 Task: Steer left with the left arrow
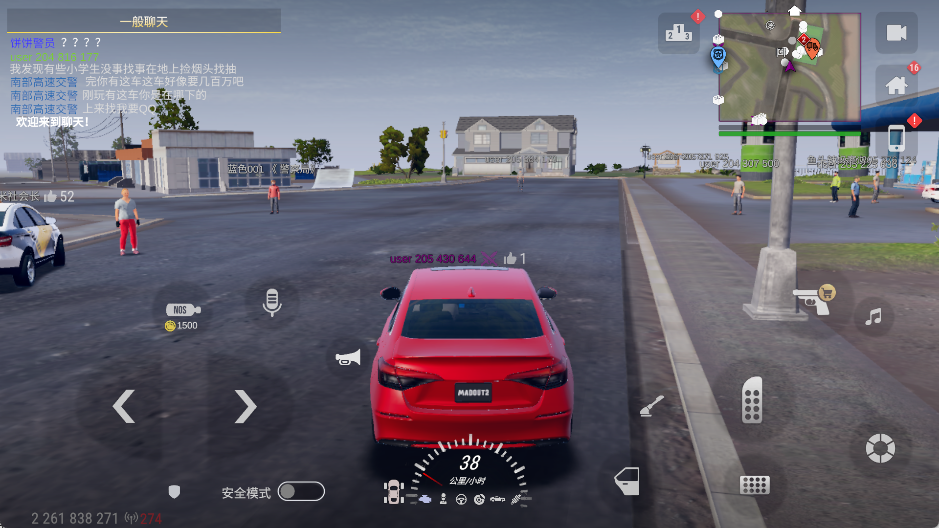tap(123, 406)
